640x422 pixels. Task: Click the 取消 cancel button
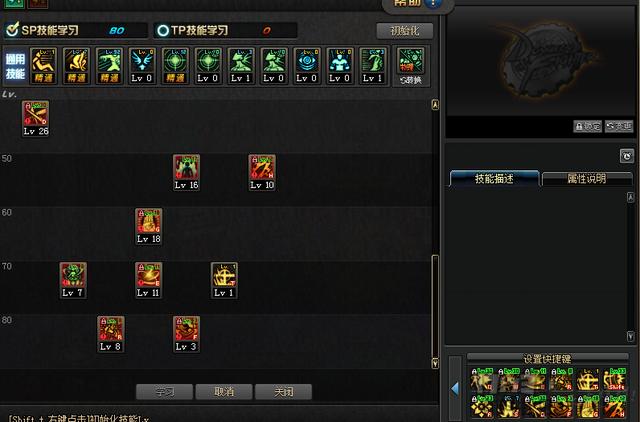click(x=224, y=392)
